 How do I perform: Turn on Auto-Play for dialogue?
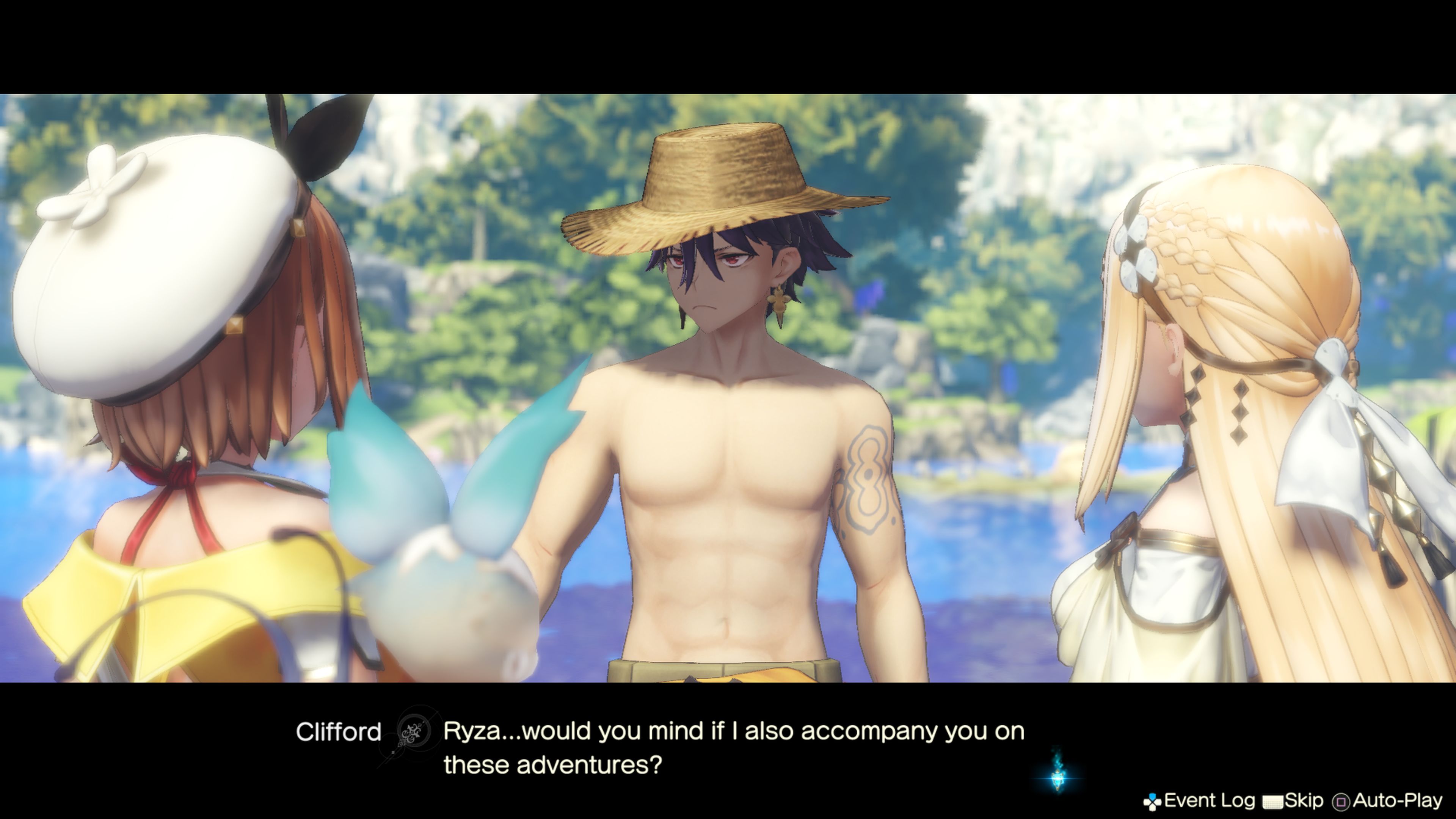1388,800
